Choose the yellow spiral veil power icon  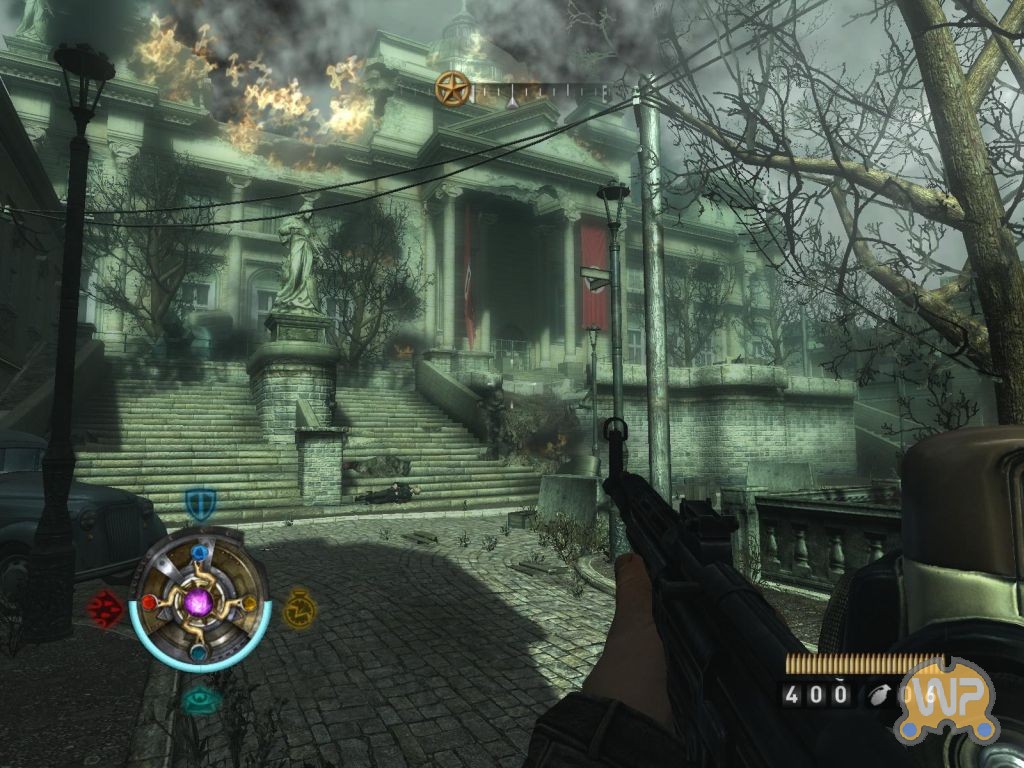(297, 607)
